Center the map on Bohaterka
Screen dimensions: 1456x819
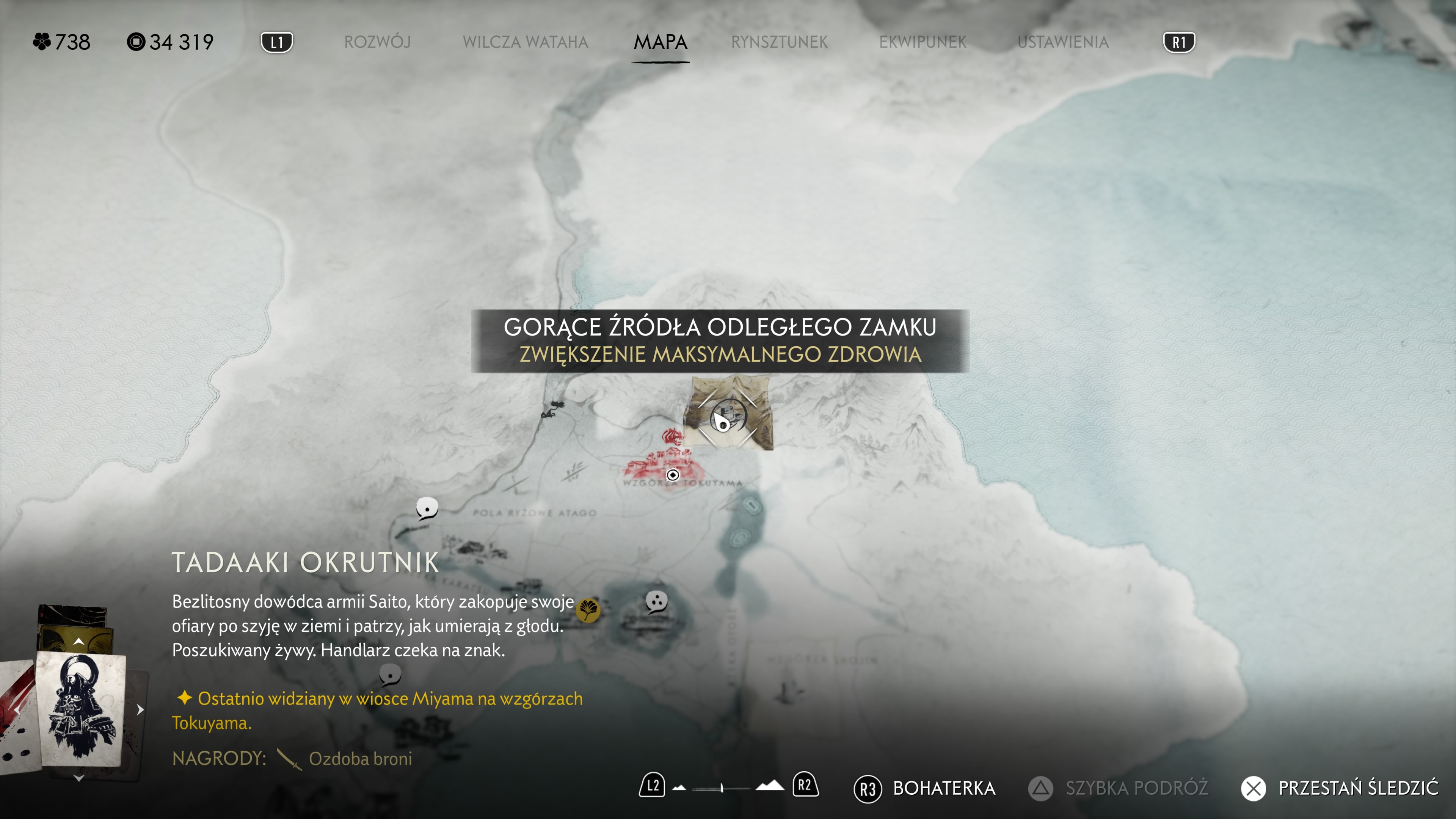[924, 788]
